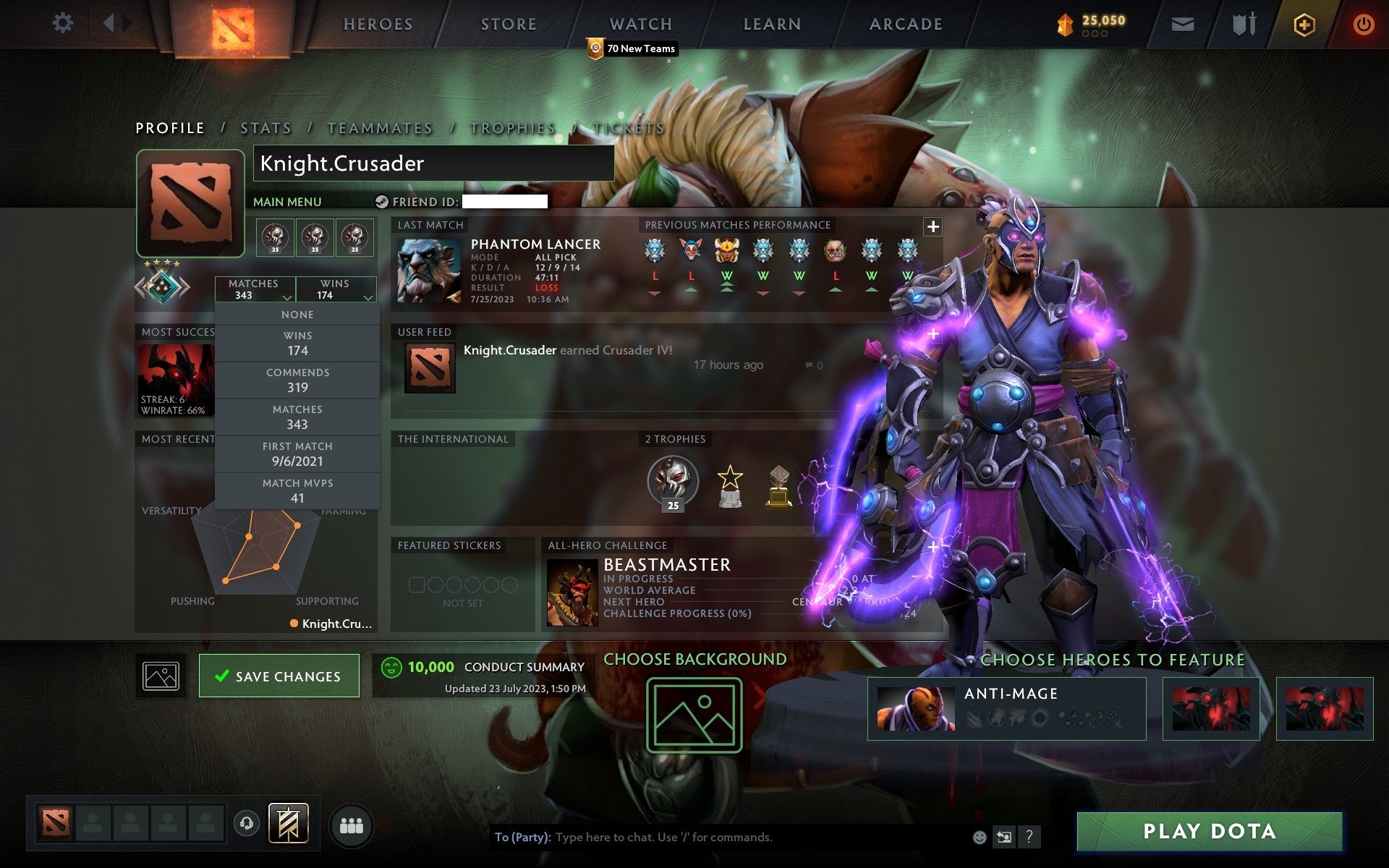1389x868 pixels.
Task: Toggle party voice chat with the headset icon
Action: point(247,823)
